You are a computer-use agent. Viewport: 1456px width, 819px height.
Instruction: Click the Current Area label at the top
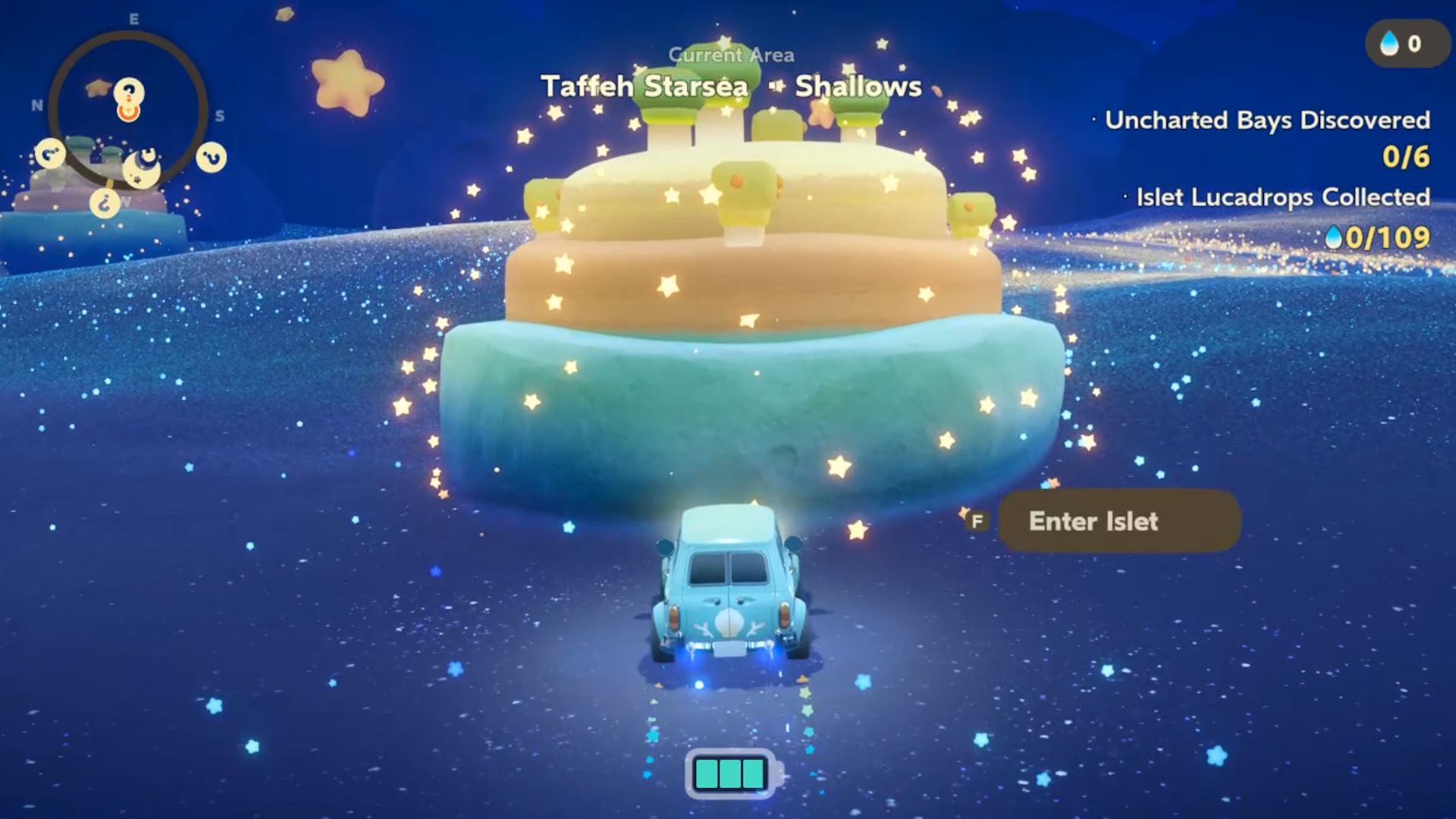[x=731, y=55]
